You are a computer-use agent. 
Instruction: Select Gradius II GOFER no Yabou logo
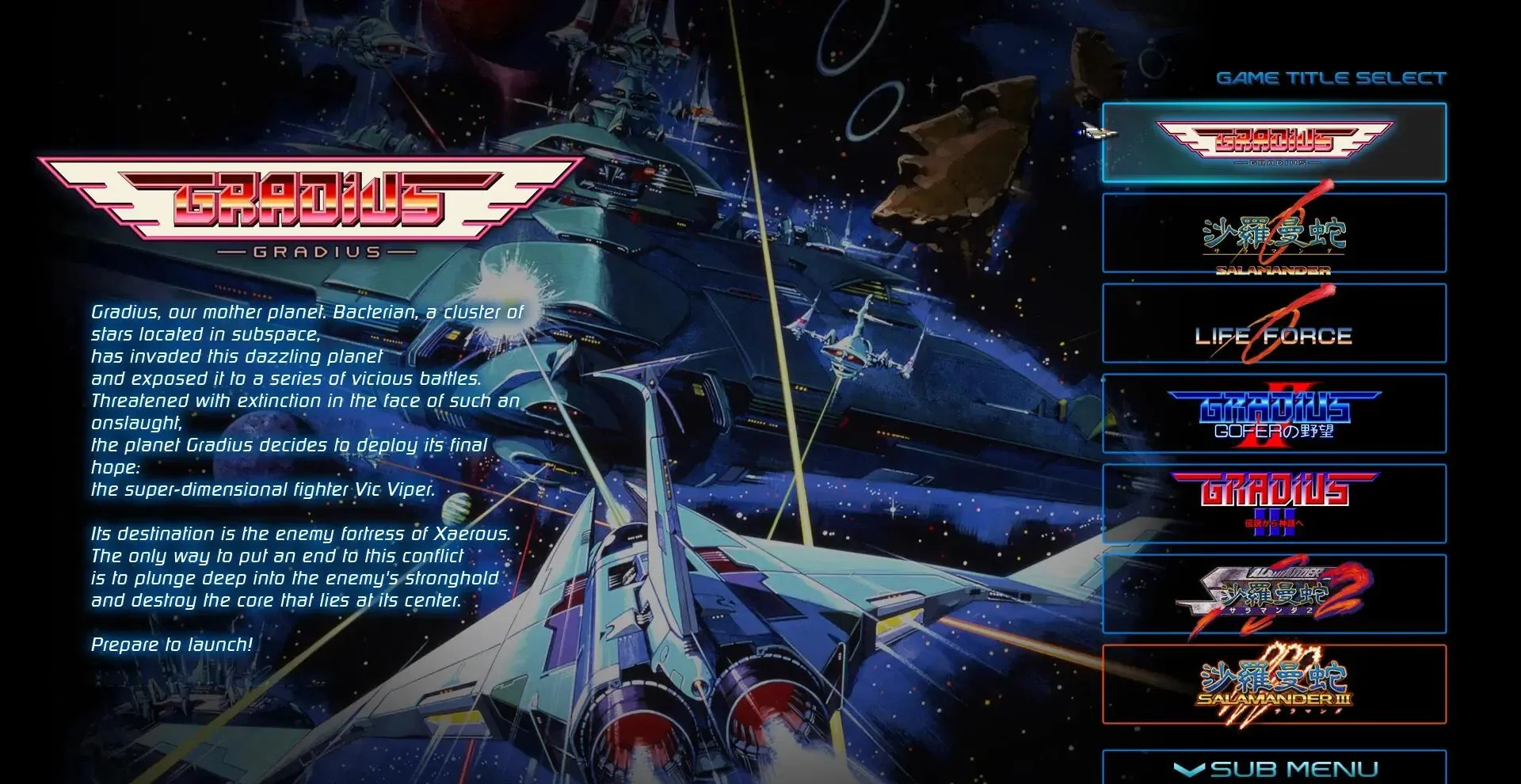tap(1274, 413)
